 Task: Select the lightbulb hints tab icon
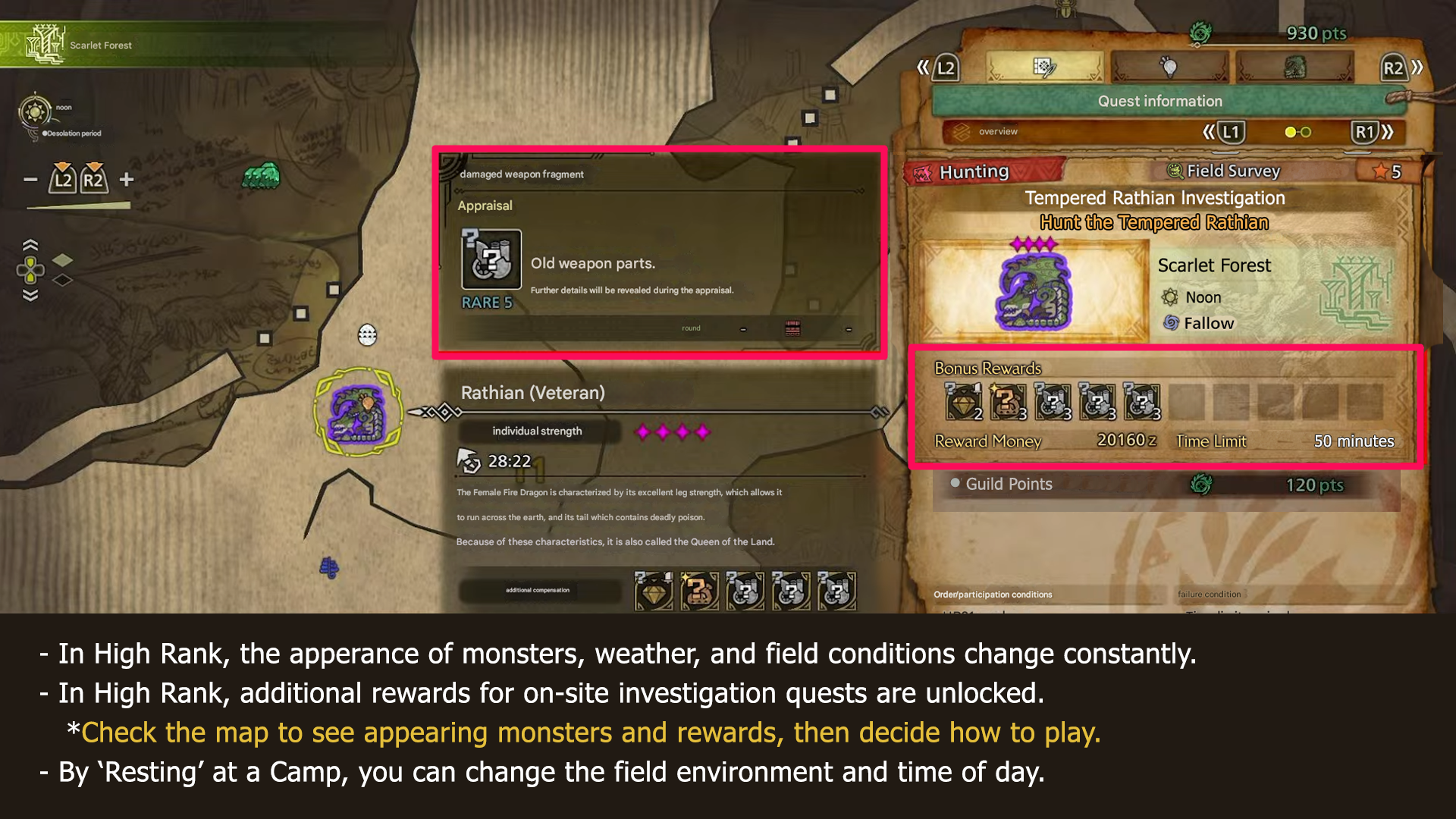click(x=1171, y=67)
